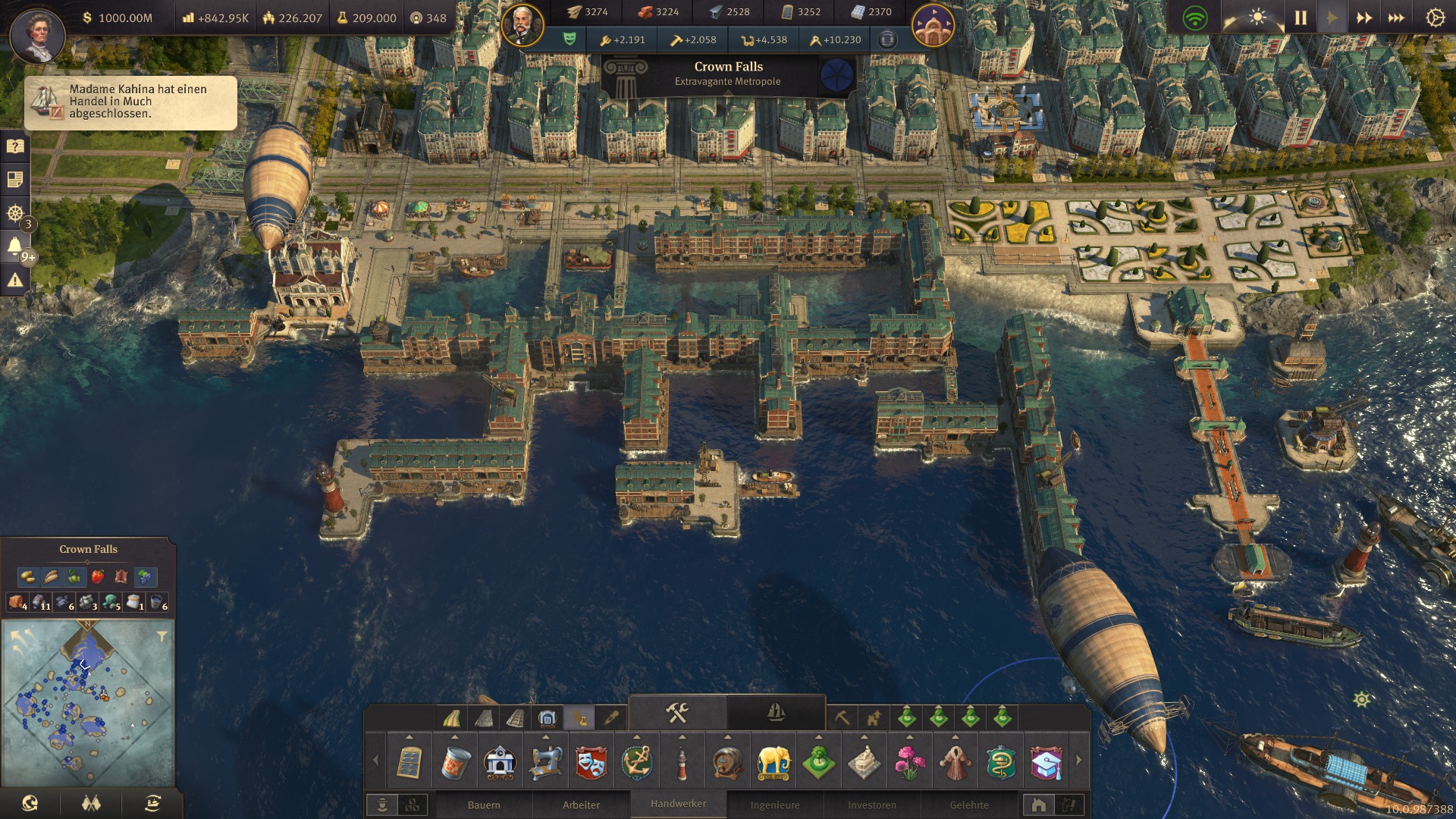Open the Ingenieure building tab
The height and width of the screenshot is (819, 1456).
coord(775,805)
